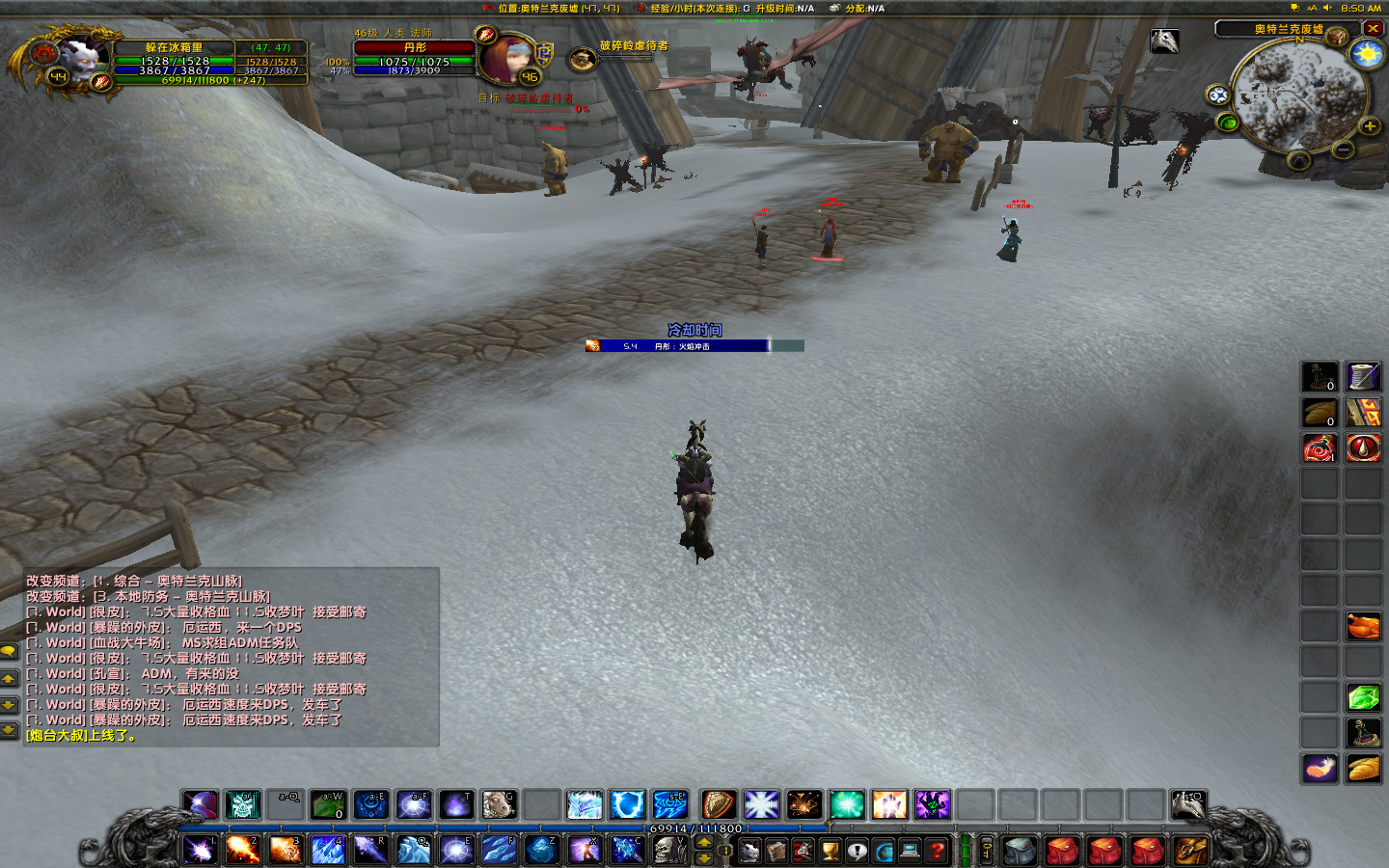This screenshot has width=1389, height=868.
Task: Click the golden cup icon in the micro menu
Action: [x=830, y=851]
